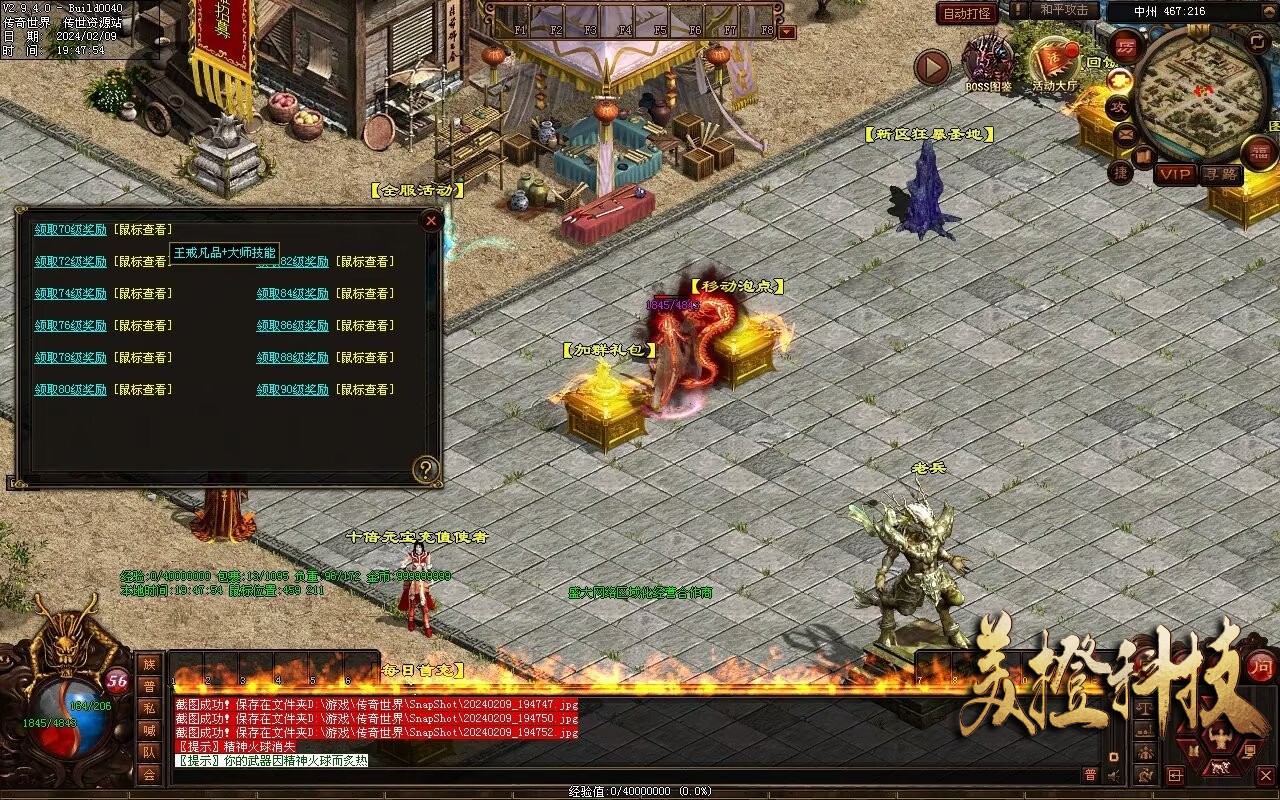Viewport: 1280px width, 800px height.
Task: Switch to the 队 team chat channel
Action: [x=149, y=752]
